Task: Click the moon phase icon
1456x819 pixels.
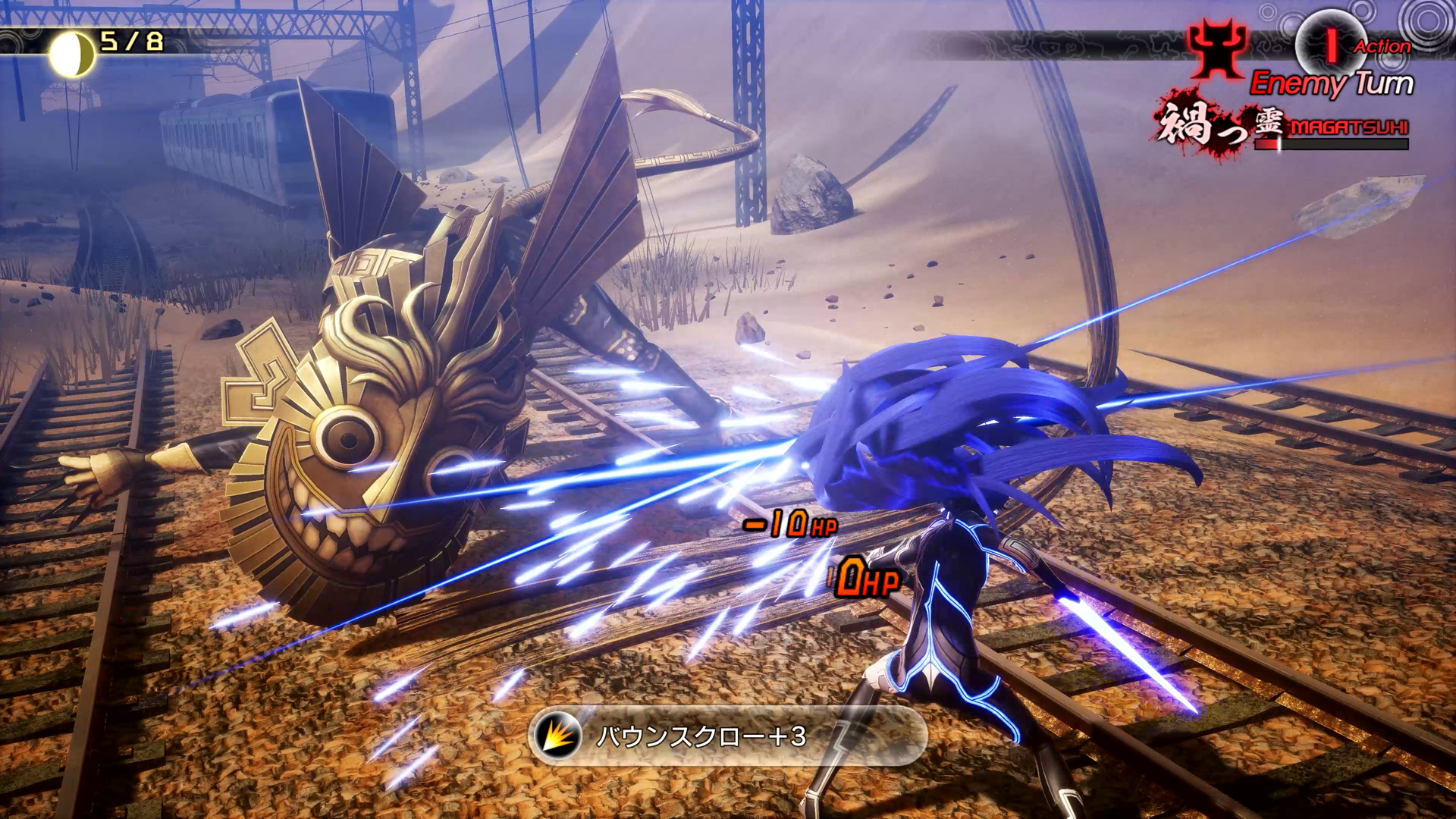Action: 72,53
